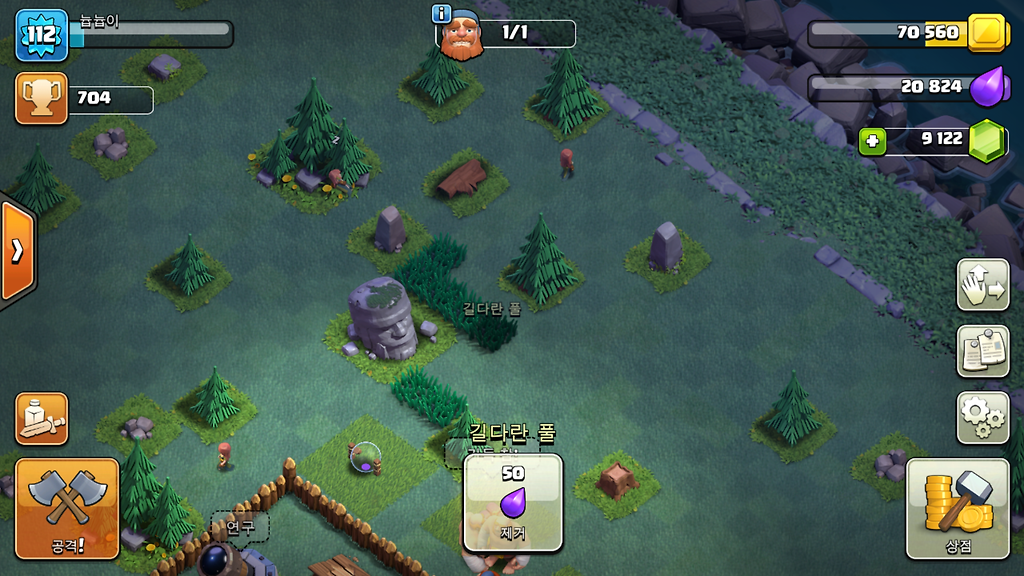The height and width of the screenshot is (576, 1024).
Task: Activate the layout edit hand button
Action: (x=982, y=285)
